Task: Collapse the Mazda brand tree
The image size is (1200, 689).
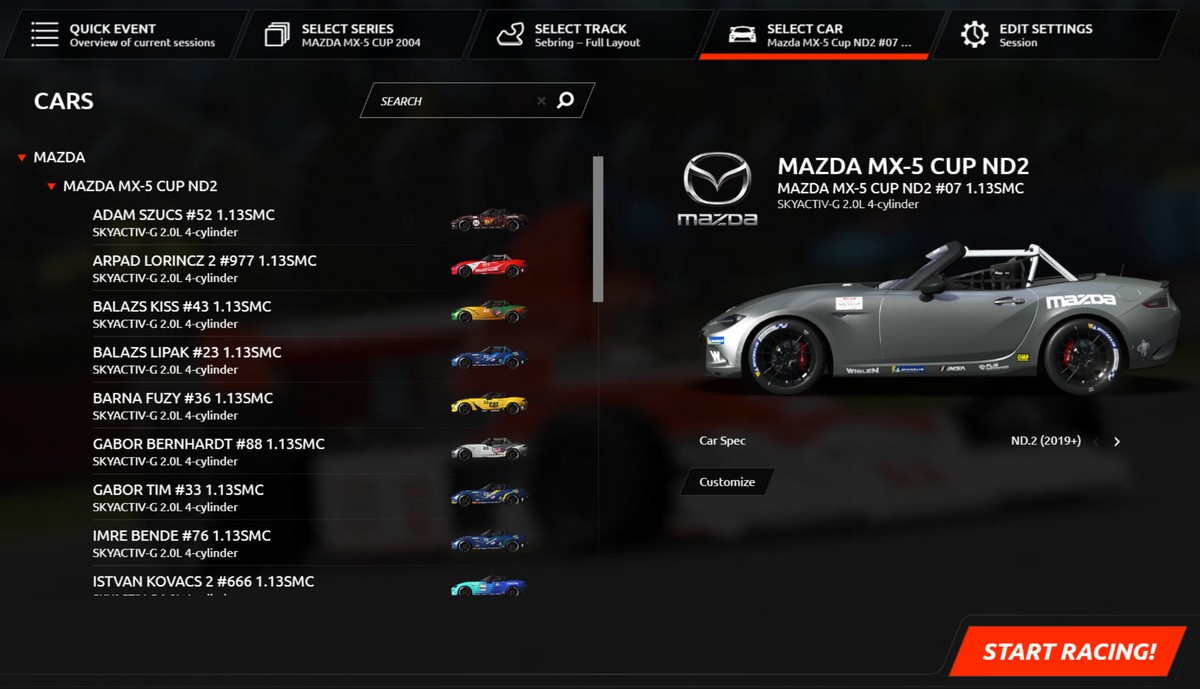Action: point(22,158)
